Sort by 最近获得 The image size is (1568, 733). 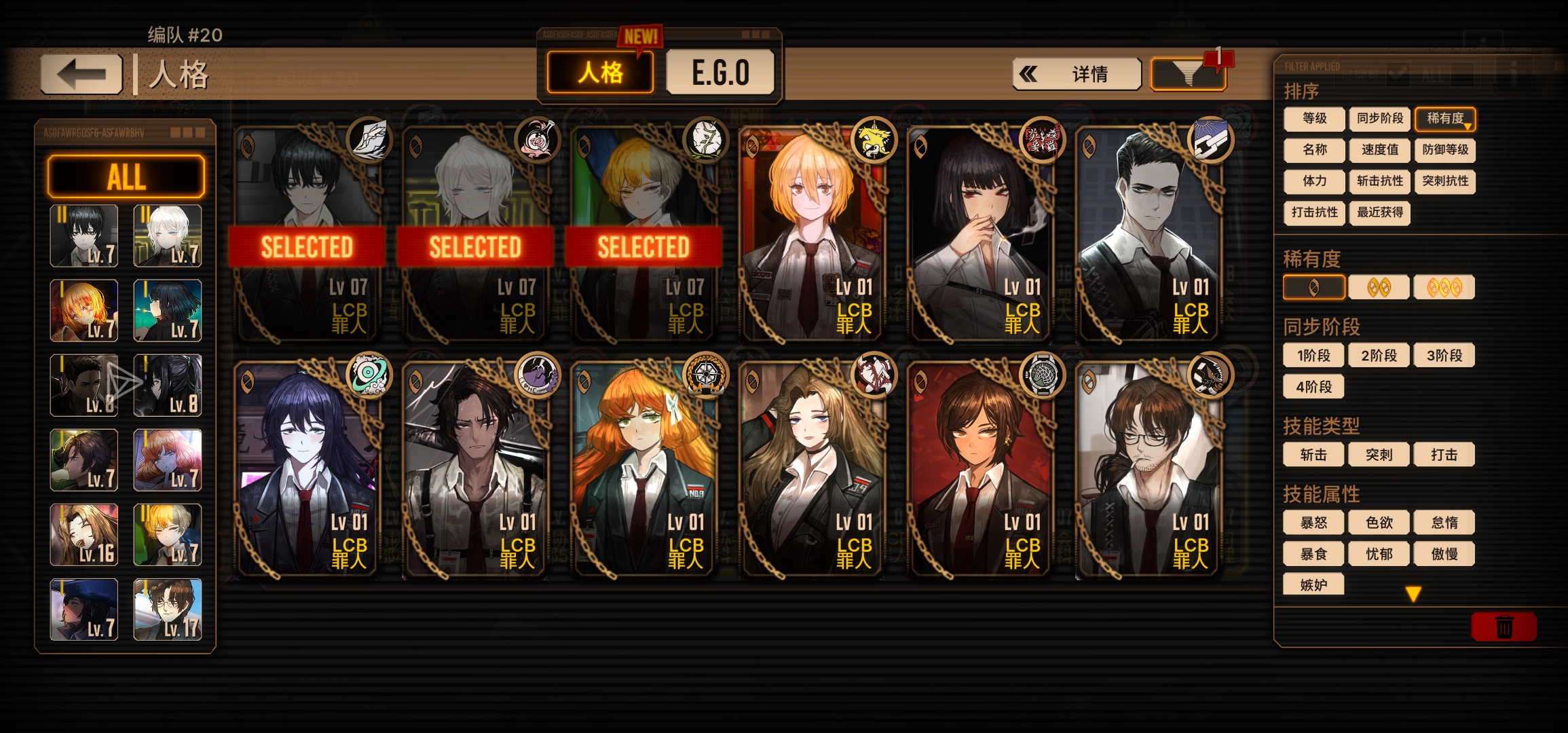point(1379,213)
